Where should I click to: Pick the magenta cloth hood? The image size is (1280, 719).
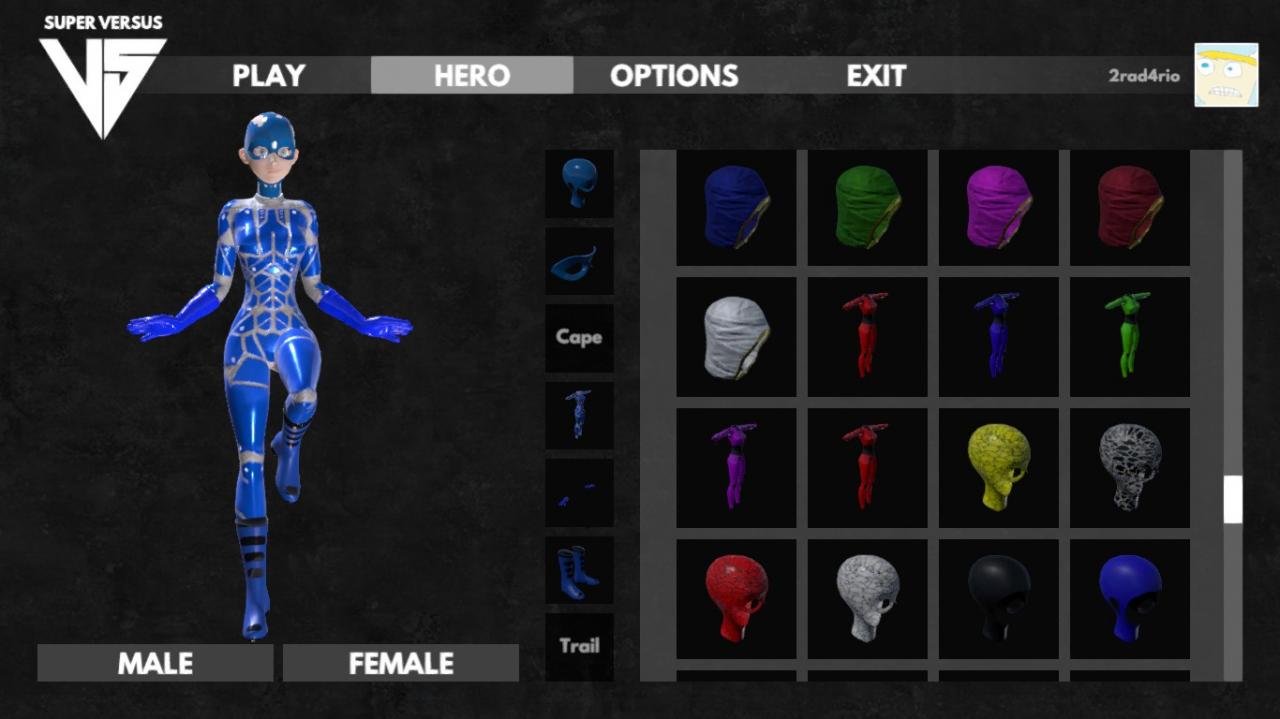tap(998, 207)
